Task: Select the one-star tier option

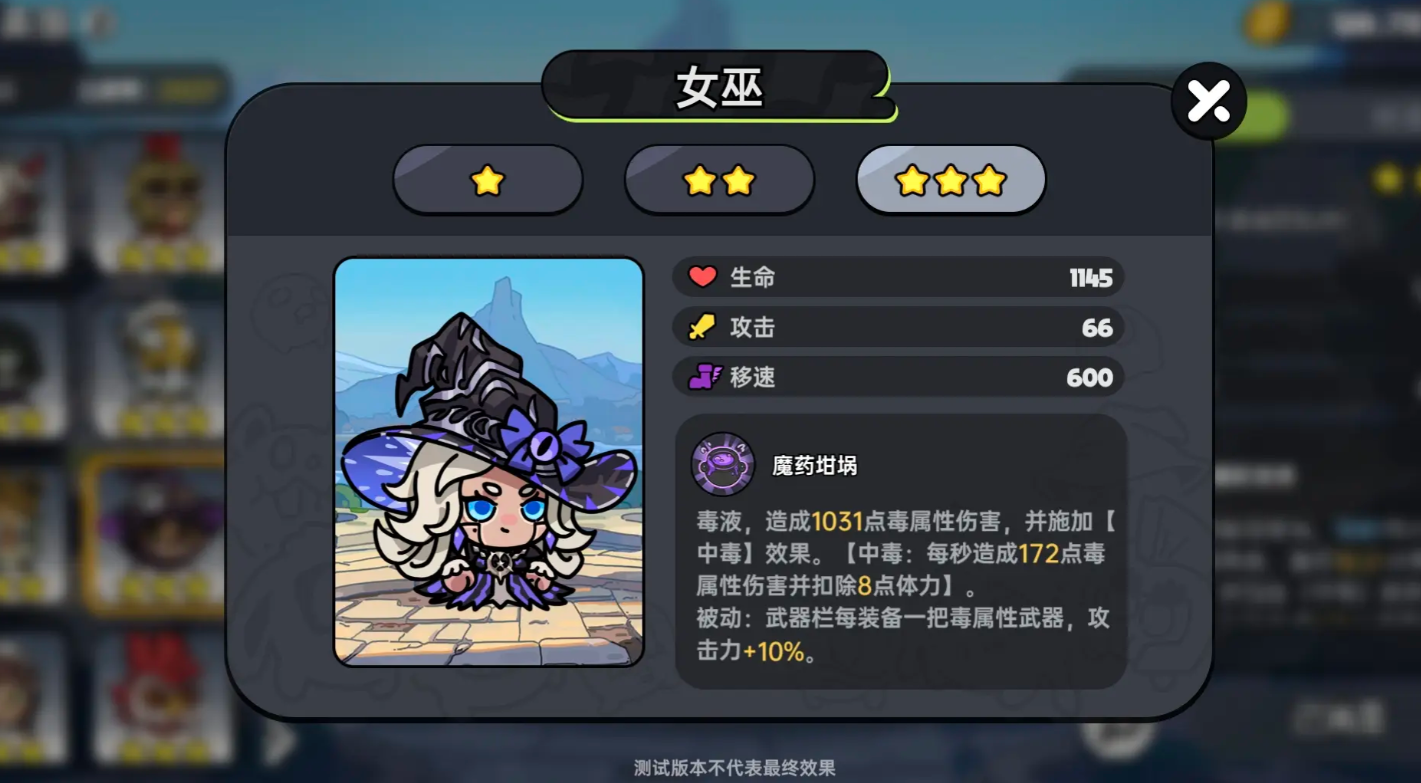Action: coord(487,181)
